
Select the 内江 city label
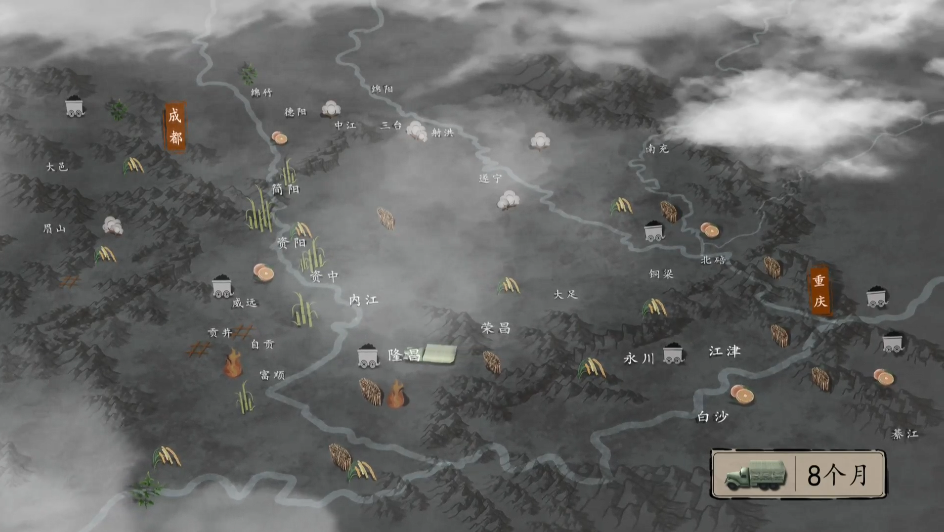(364, 300)
